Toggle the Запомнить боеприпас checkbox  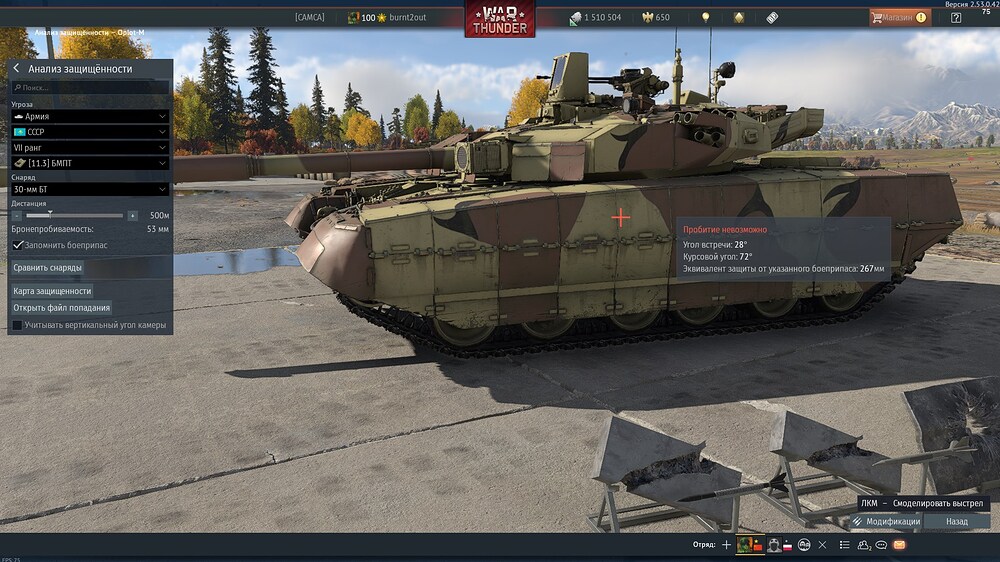click(18, 245)
